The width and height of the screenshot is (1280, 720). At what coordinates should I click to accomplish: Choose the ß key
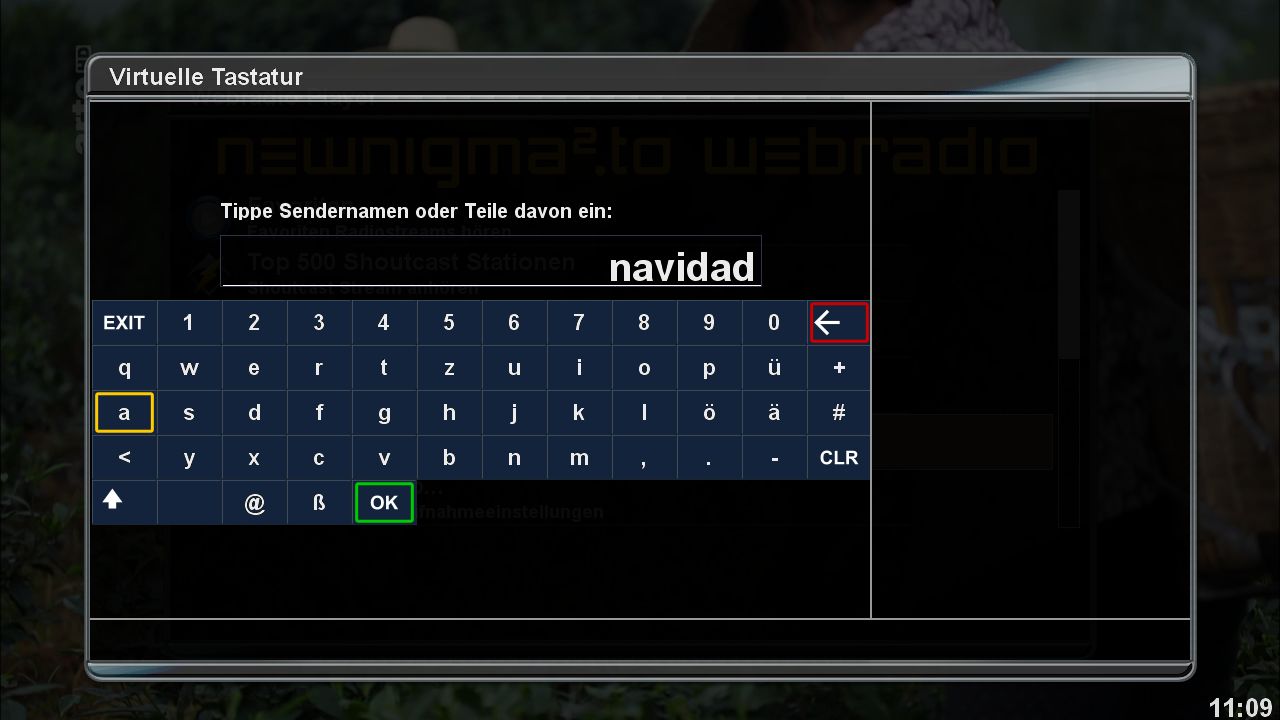point(319,502)
